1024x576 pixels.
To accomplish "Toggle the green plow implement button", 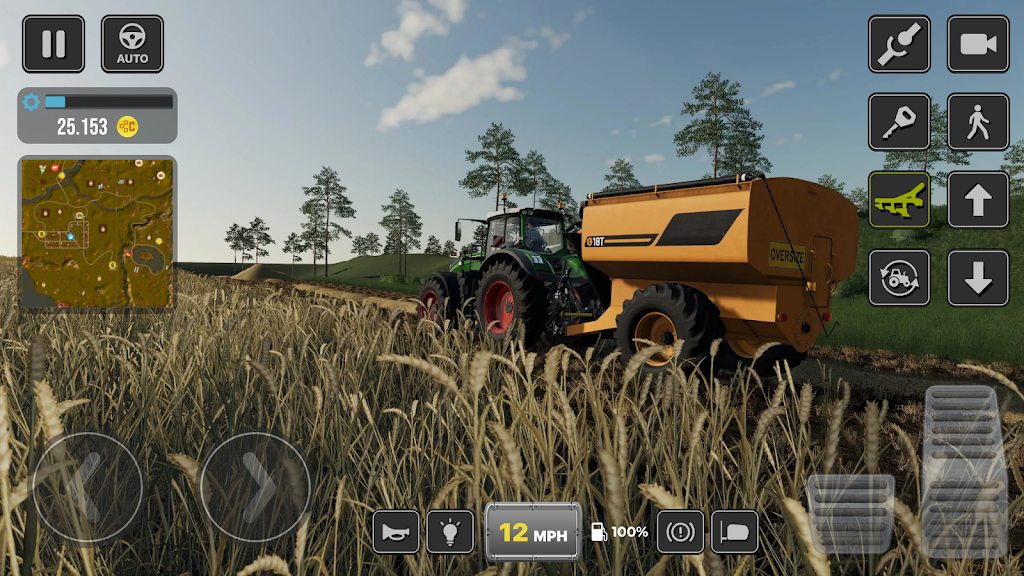I will click(899, 200).
